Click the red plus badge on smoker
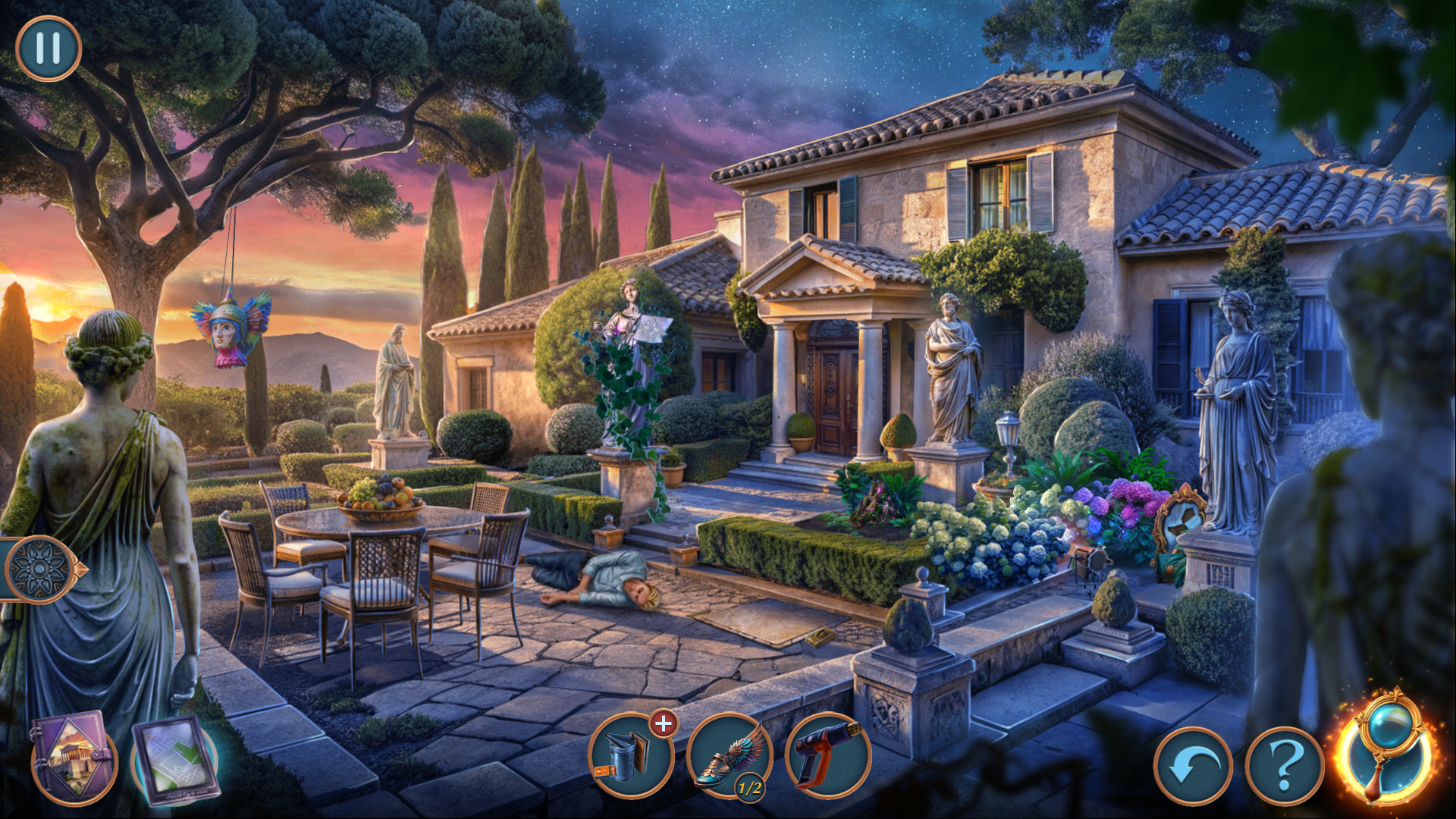1456x819 pixels. pos(664,723)
